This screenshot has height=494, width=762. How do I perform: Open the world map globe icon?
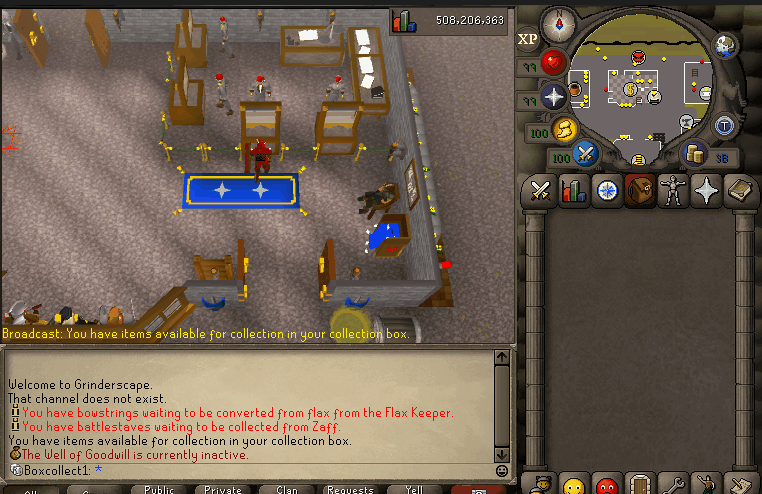726,45
